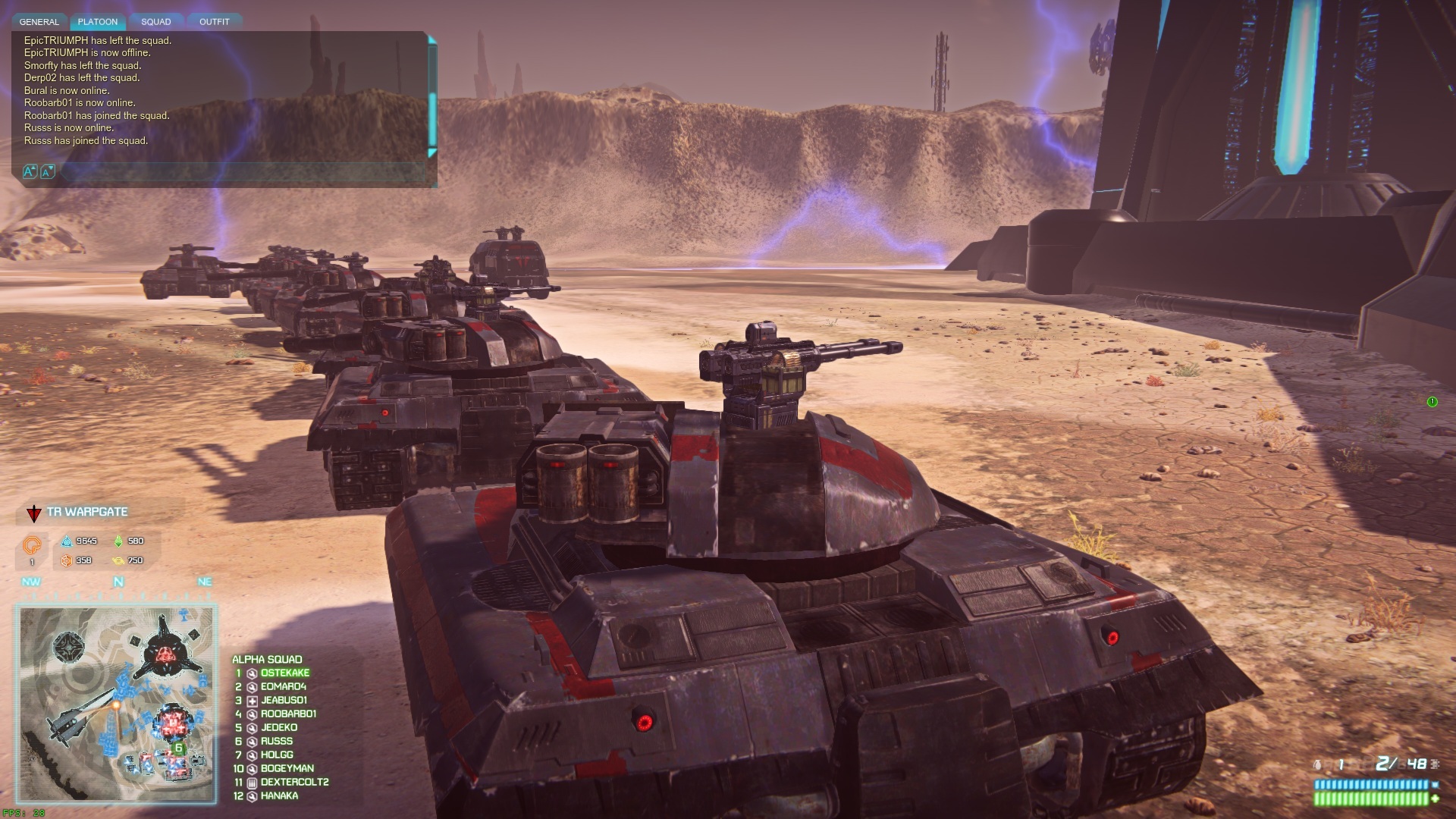
Task: Pick ROOBARB01 from Alpha Squad
Action: point(288,714)
